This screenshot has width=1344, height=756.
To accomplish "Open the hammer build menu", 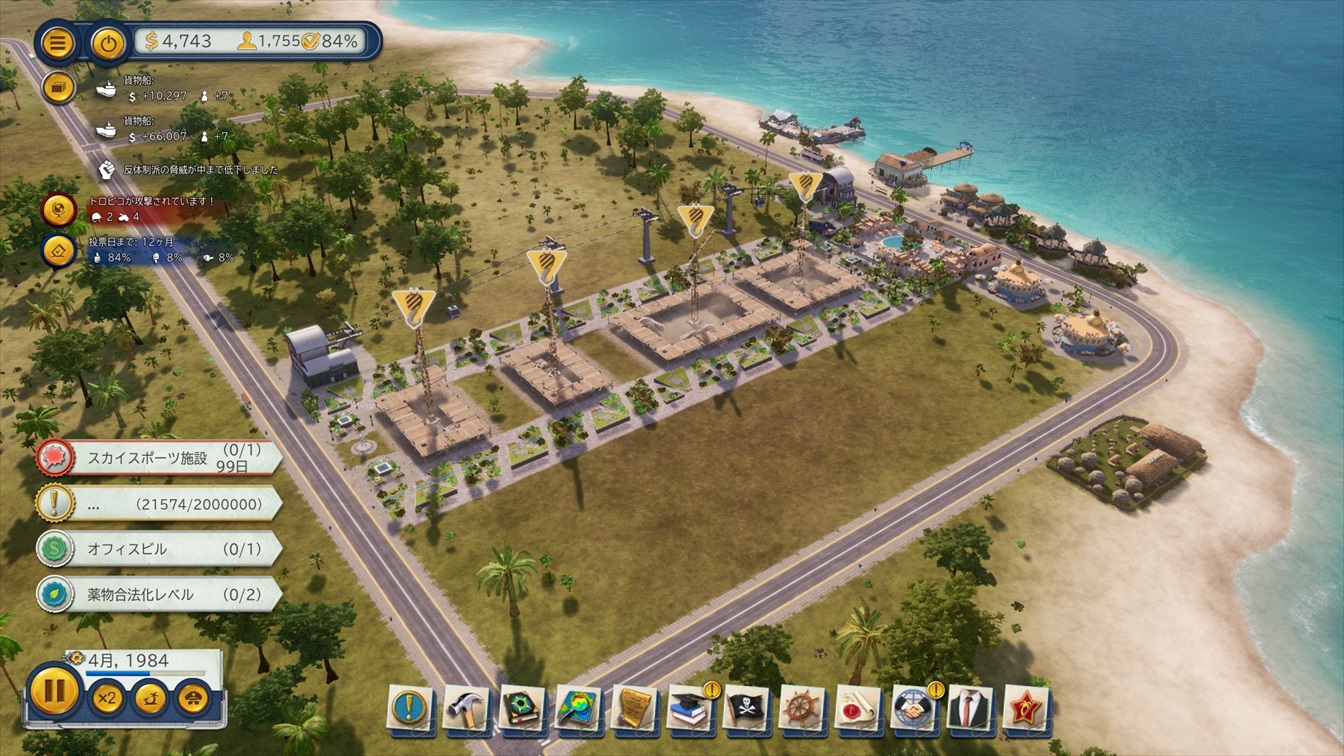I will coord(466,707).
